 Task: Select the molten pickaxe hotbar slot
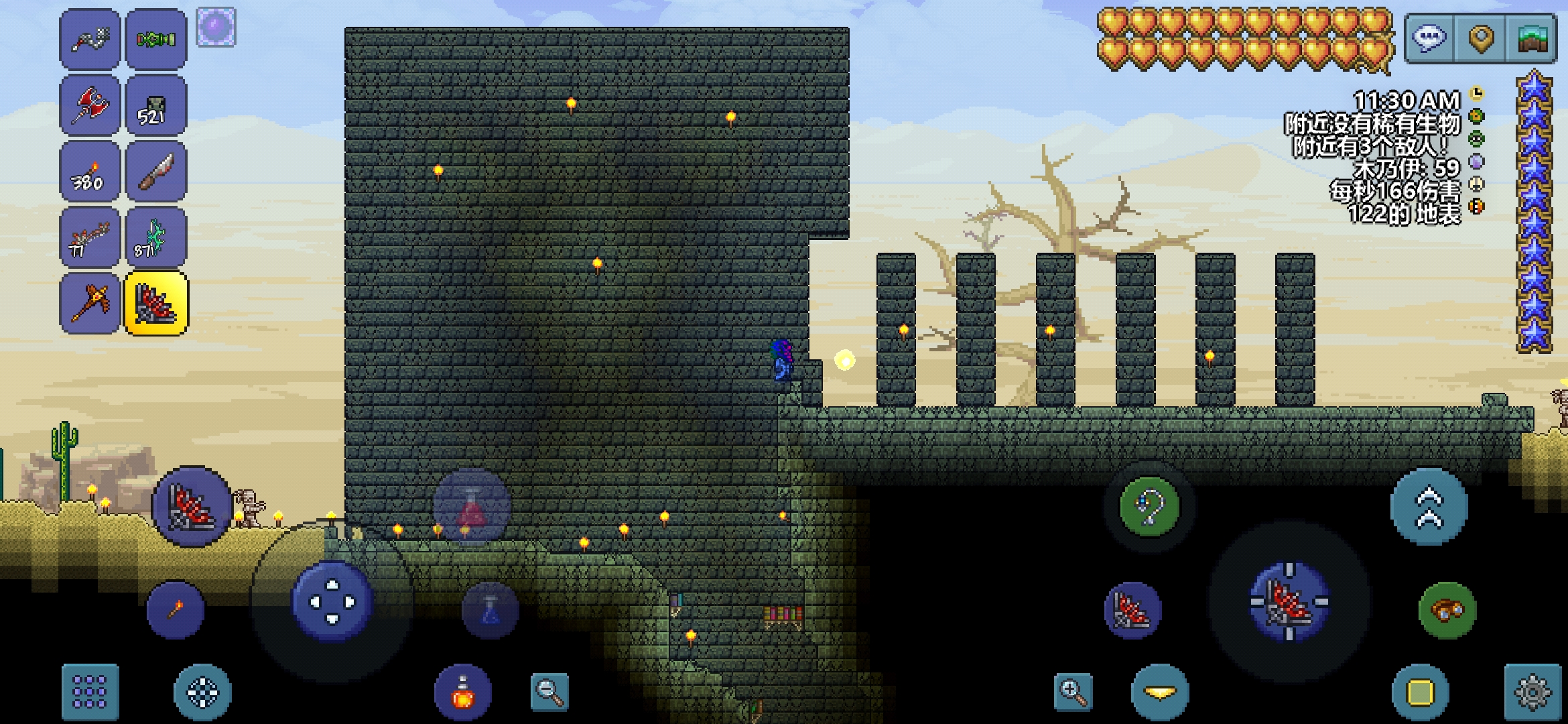(x=90, y=303)
